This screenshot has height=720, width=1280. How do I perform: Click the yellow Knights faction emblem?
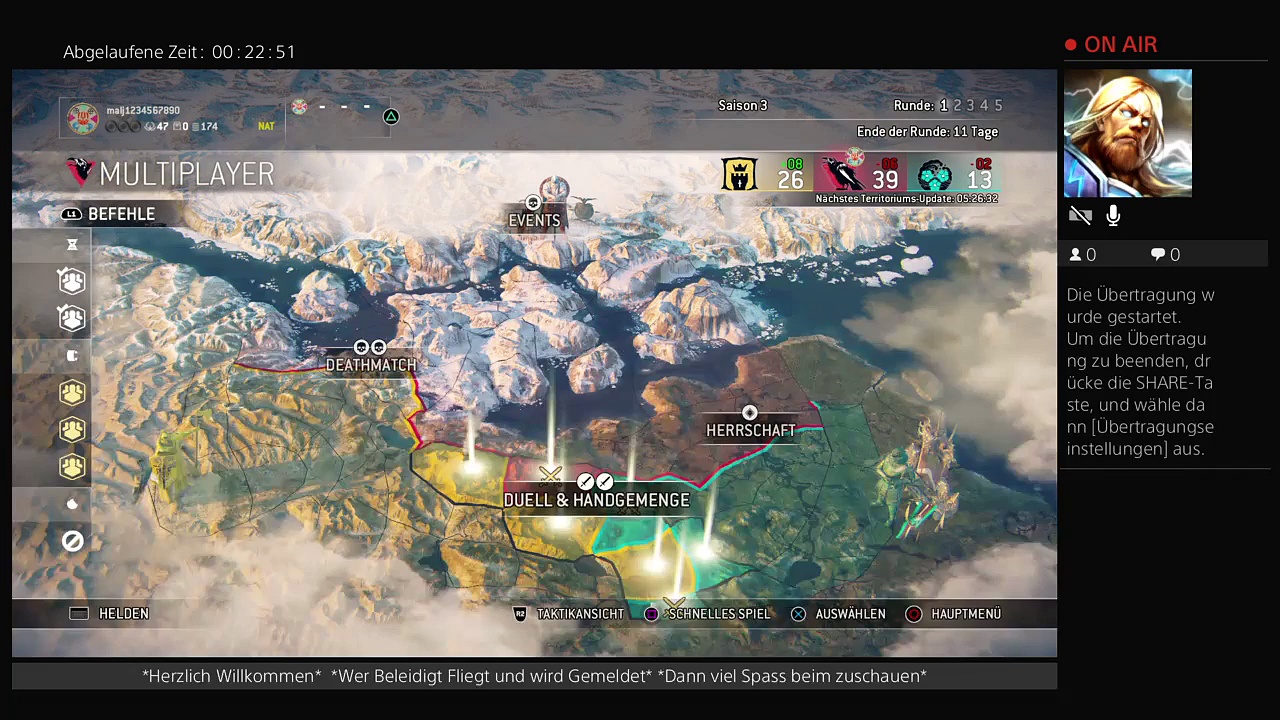click(x=740, y=175)
